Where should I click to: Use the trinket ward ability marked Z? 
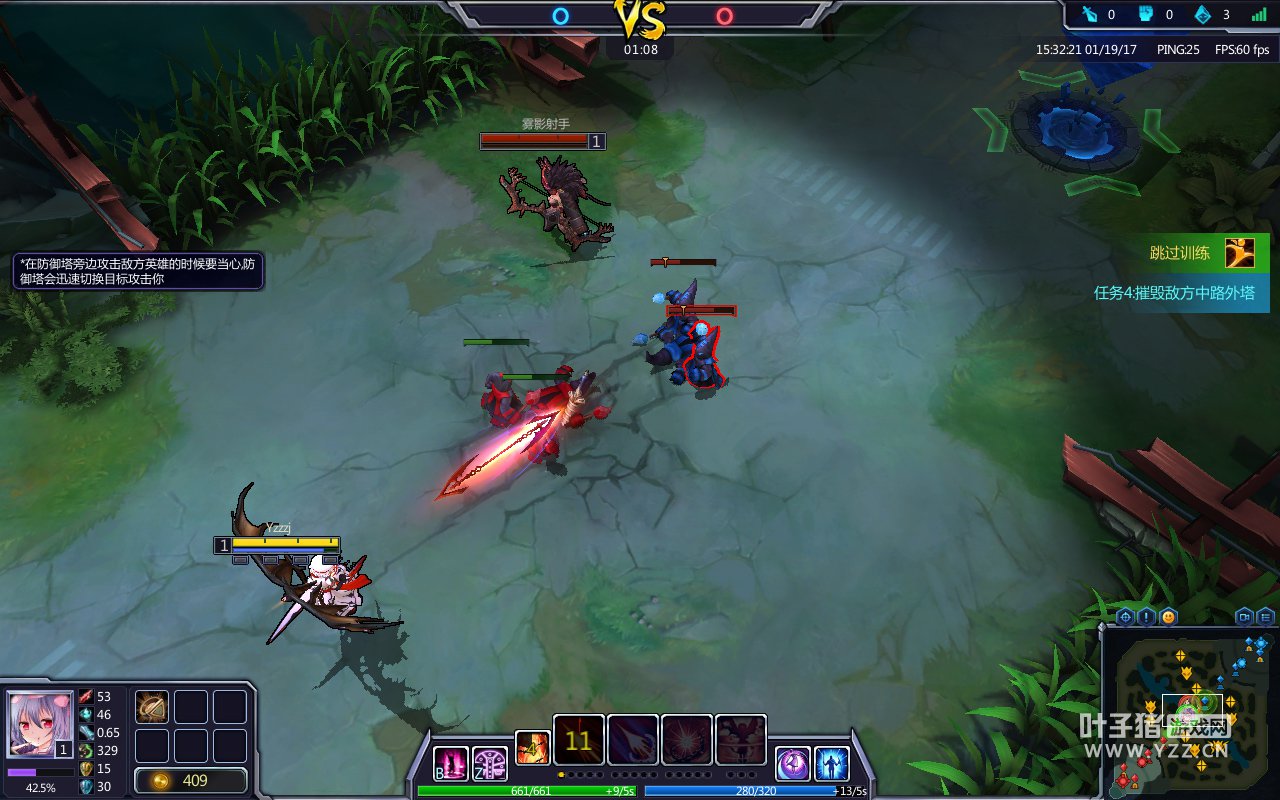coord(490,764)
